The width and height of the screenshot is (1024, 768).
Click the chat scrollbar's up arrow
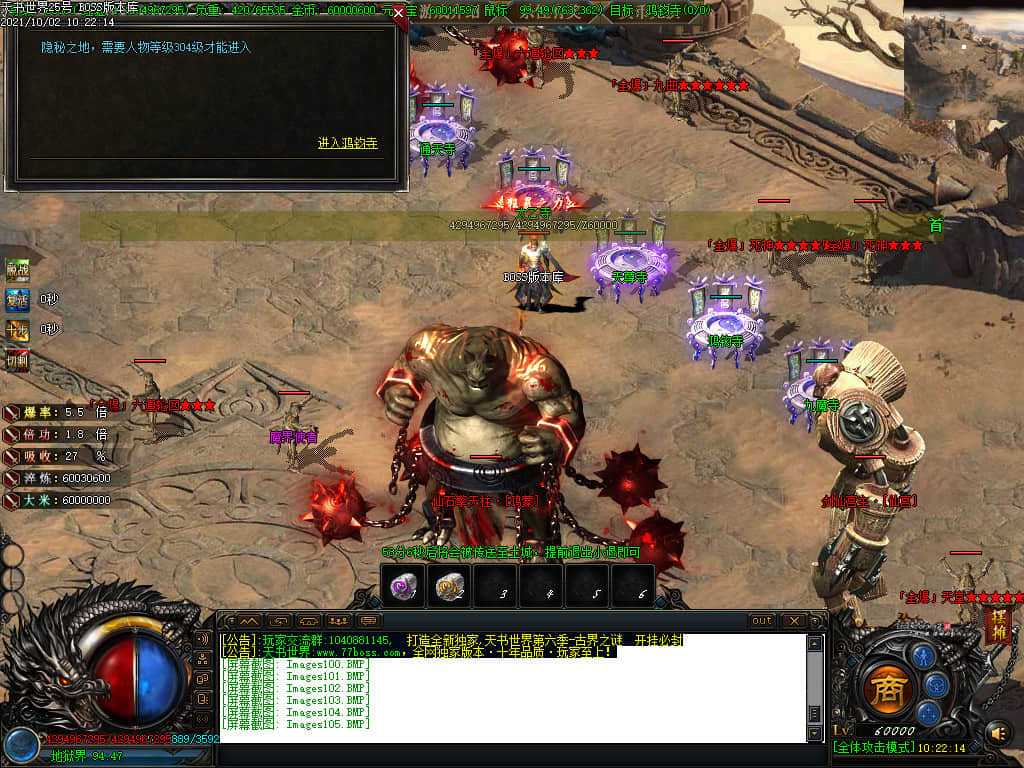(814, 643)
